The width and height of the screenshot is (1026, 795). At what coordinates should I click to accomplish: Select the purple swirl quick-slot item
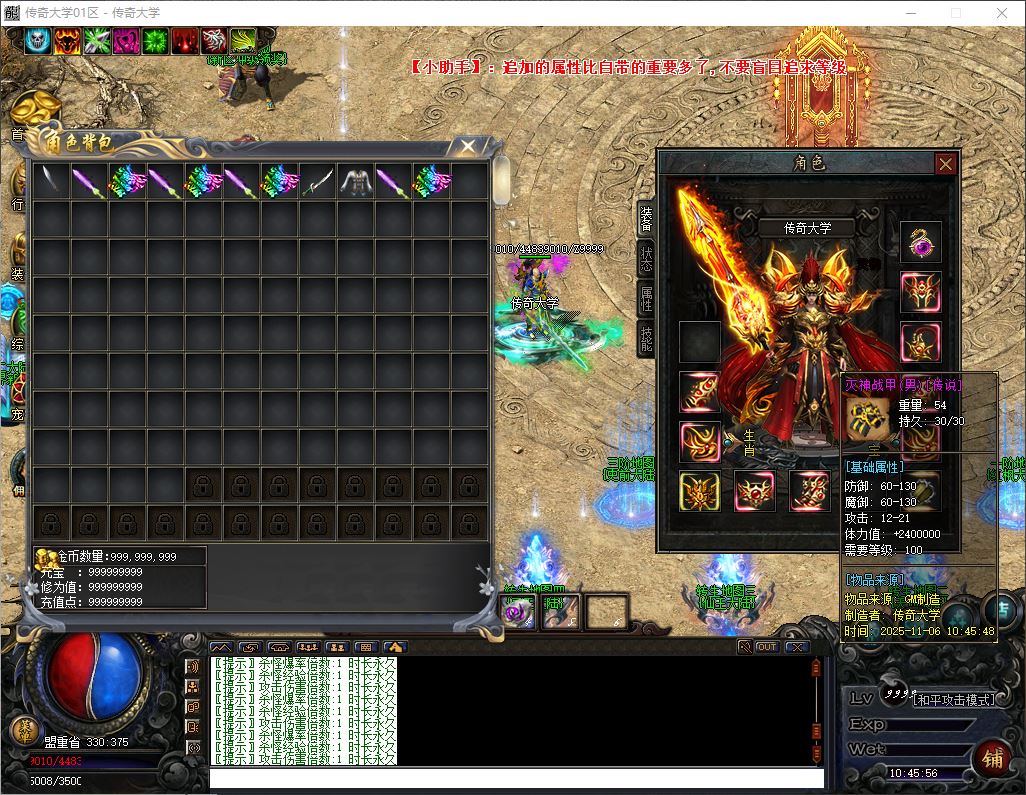(x=518, y=612)
